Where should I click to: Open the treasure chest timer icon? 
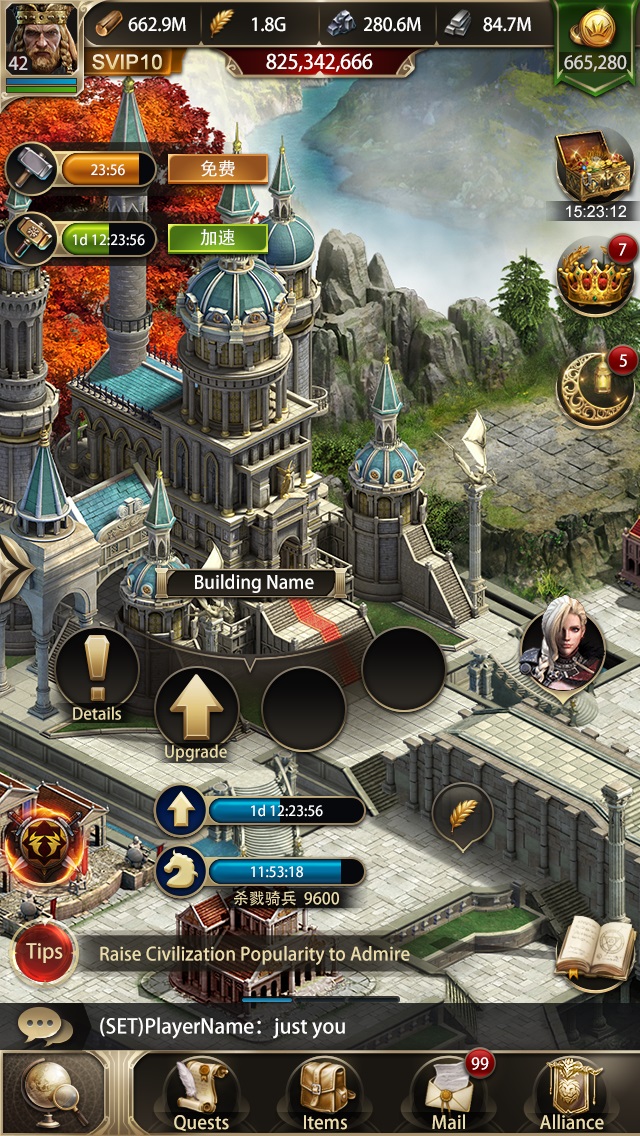pos(595,166)
